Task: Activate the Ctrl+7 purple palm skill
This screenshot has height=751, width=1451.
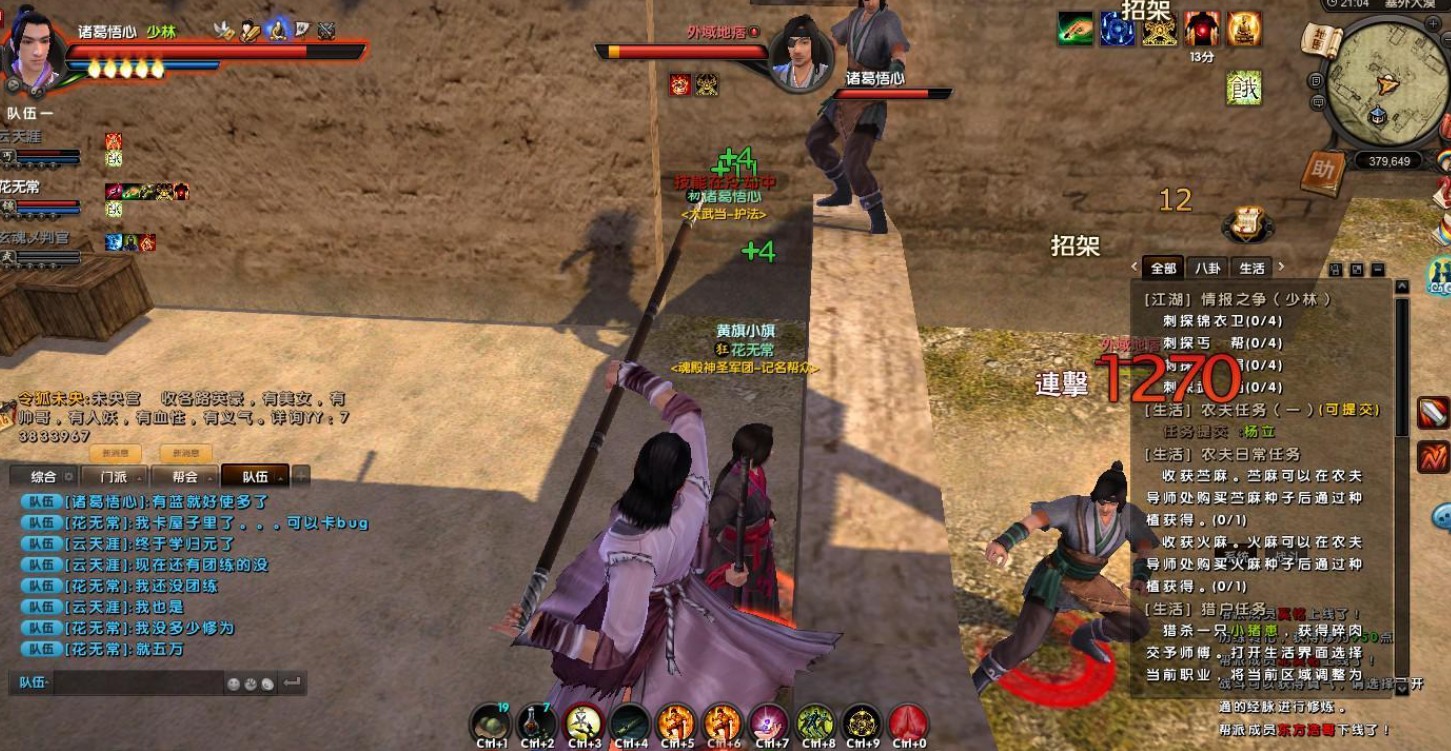Action: [x=769, y=722]
